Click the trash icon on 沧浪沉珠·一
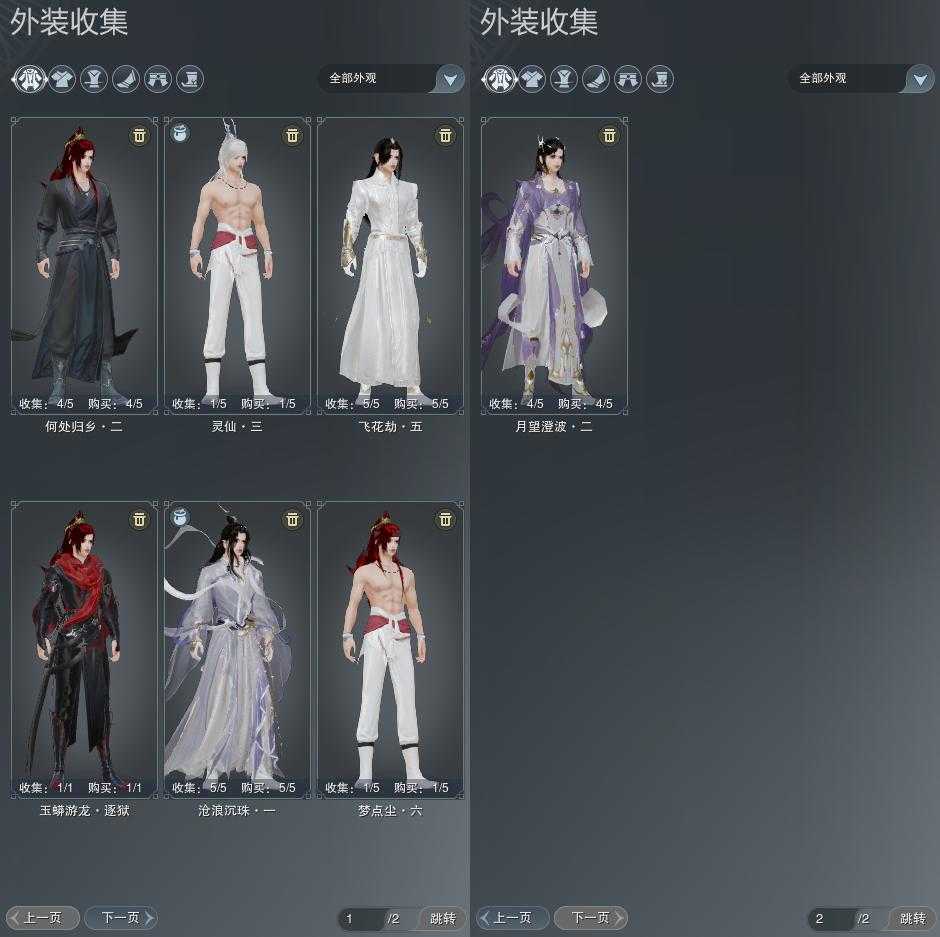 292,519
